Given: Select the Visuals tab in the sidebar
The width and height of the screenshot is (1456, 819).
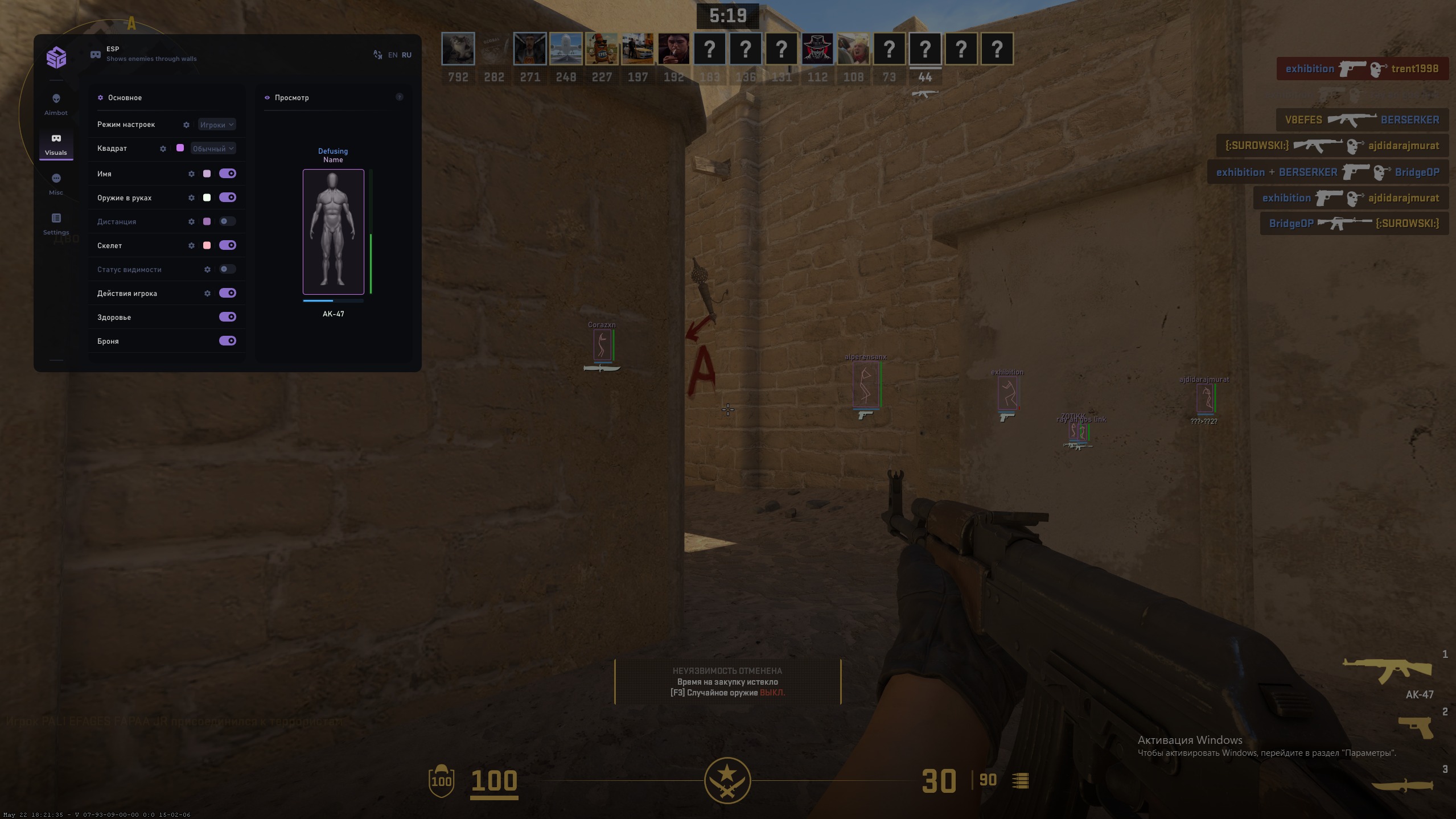Looking at the screenshot, I should tap(56, 143).
